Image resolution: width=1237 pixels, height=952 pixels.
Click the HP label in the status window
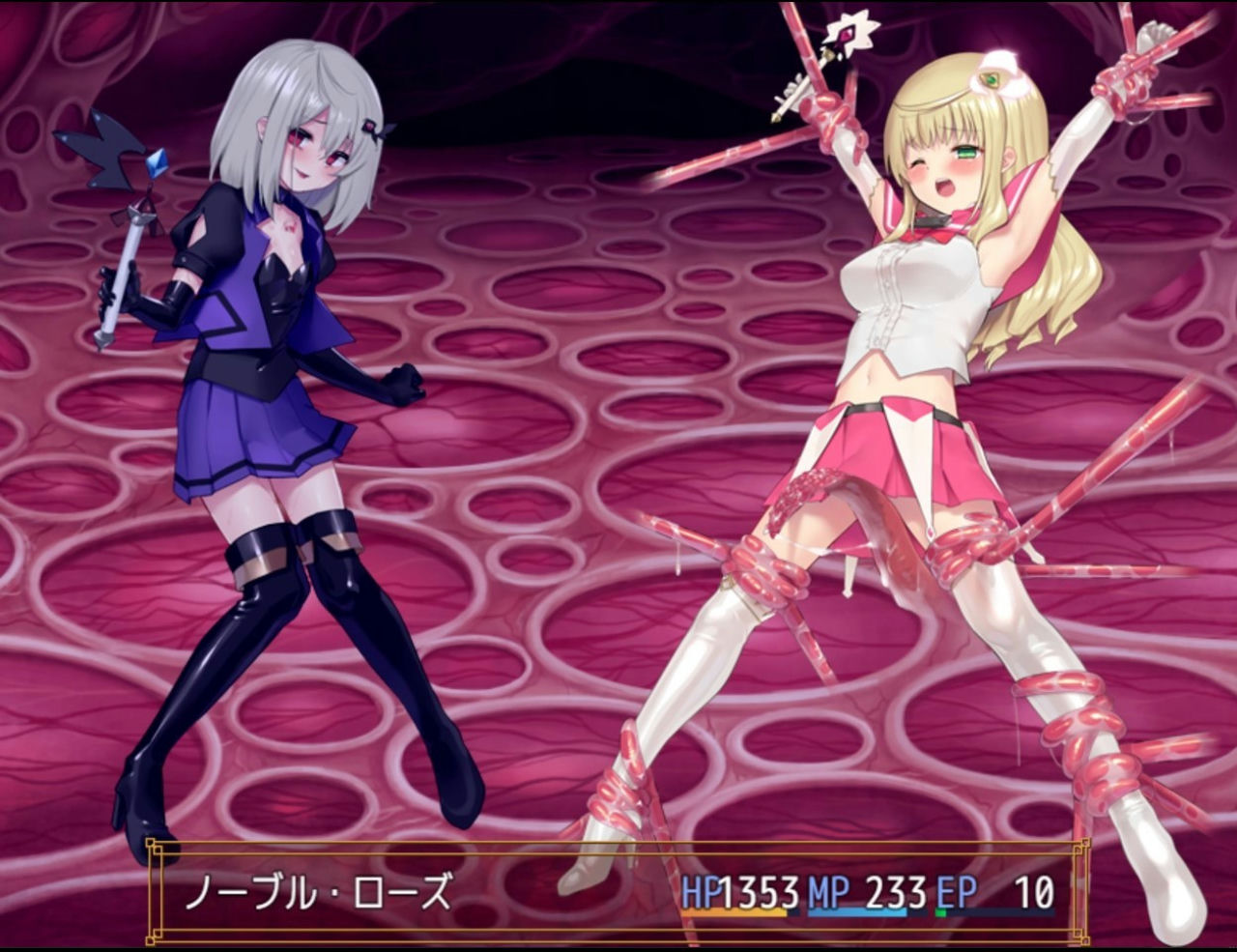(699, 891)
